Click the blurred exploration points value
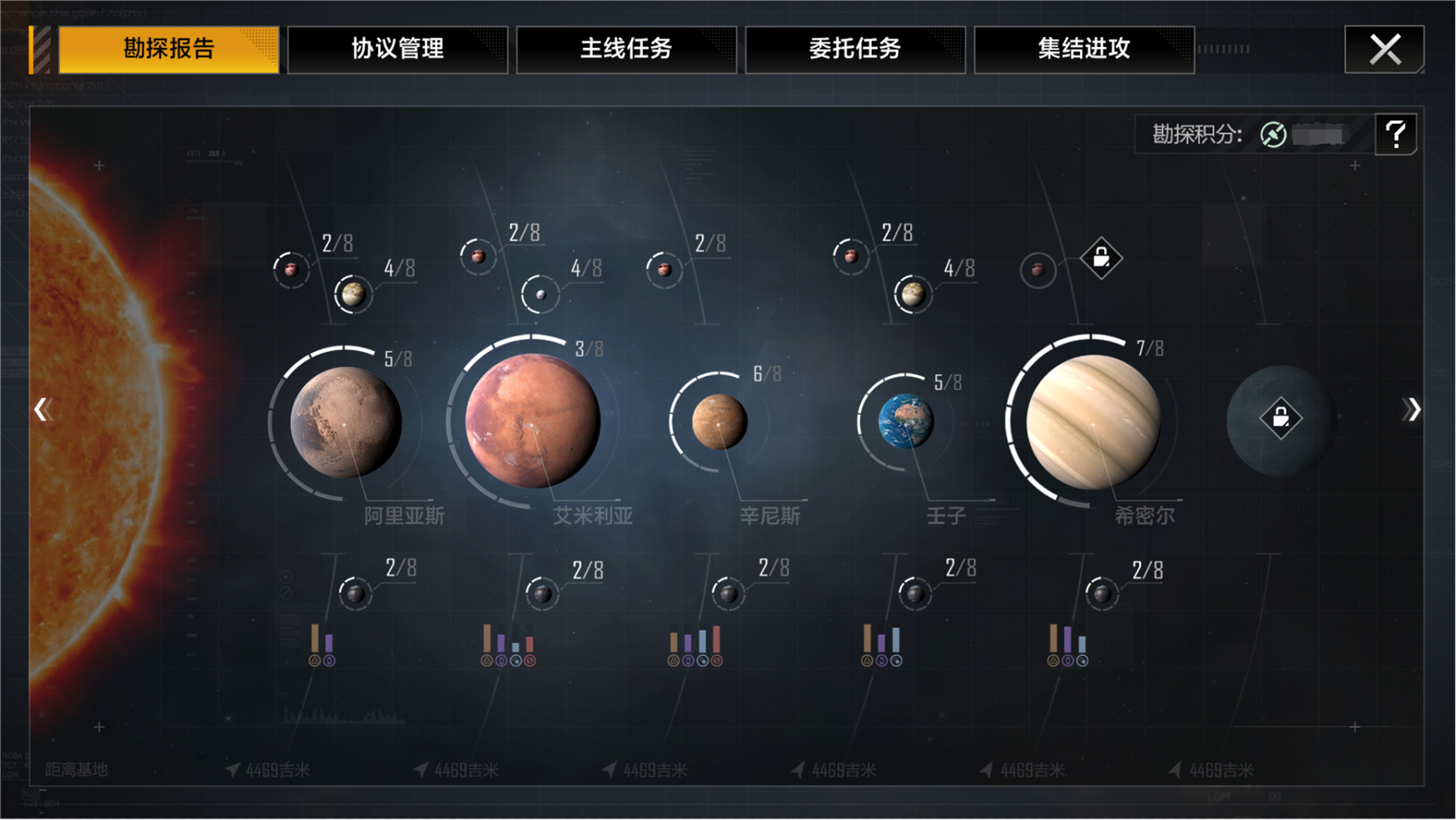This screenshot has height=820, width=1456. pos(1324,135)
